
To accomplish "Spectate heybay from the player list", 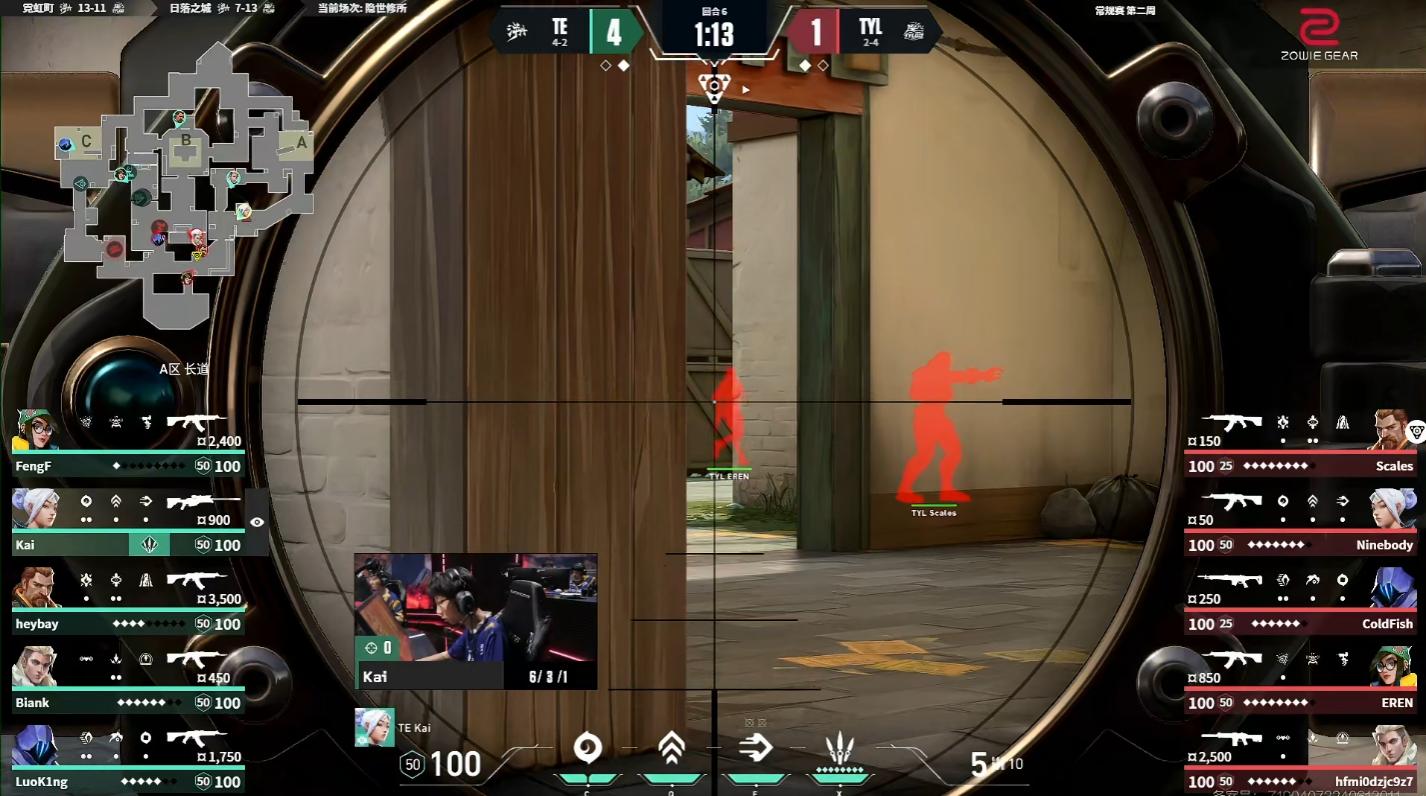I will pyautogui.click(x=128, y=601).
